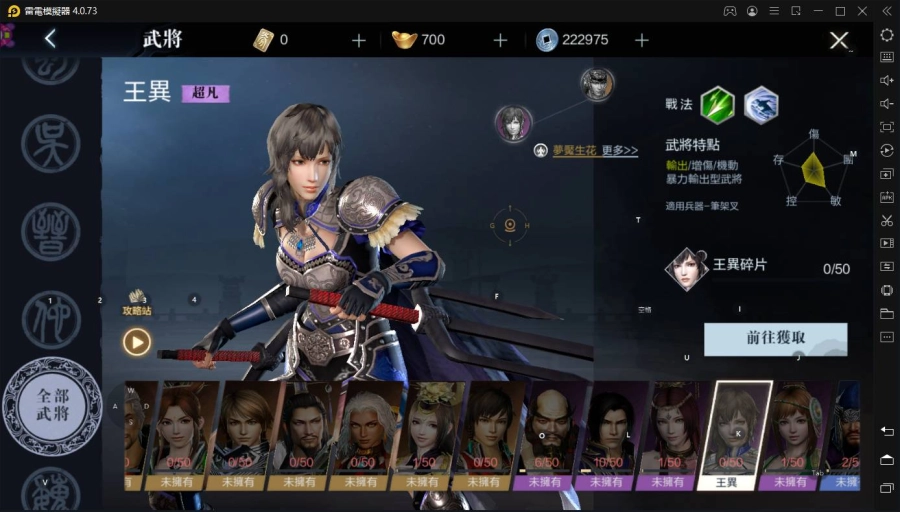Select the 王異 portrait card in roster
Image resolution: width=900 pixels, height=512 pixels.
735,435
